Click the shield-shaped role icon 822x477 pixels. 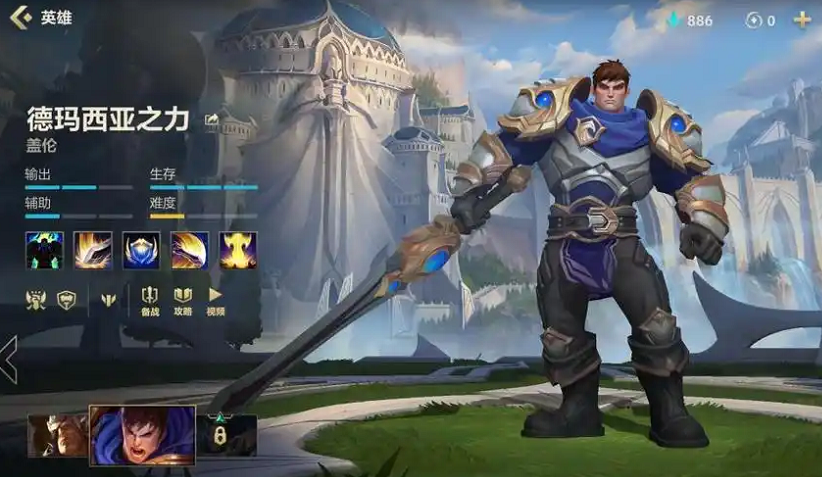click(x=66, y=298)
